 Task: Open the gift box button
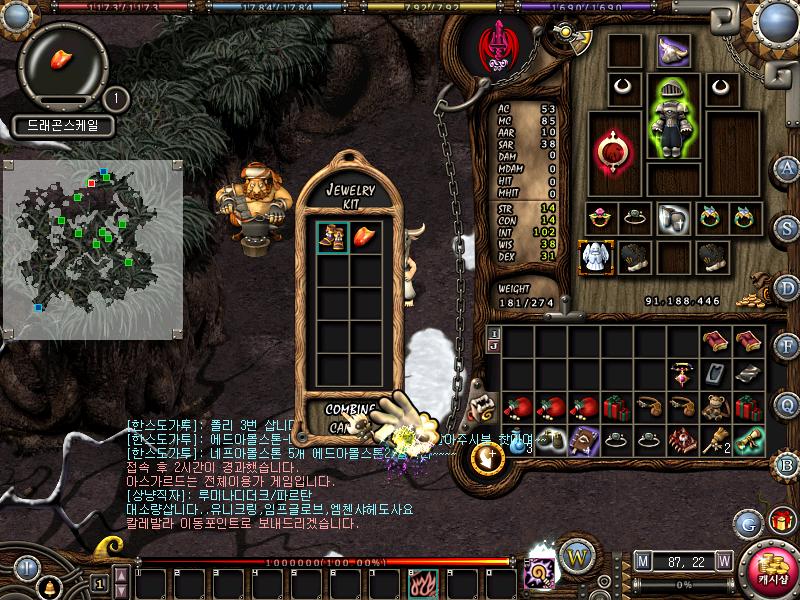(x=778, y=521)
